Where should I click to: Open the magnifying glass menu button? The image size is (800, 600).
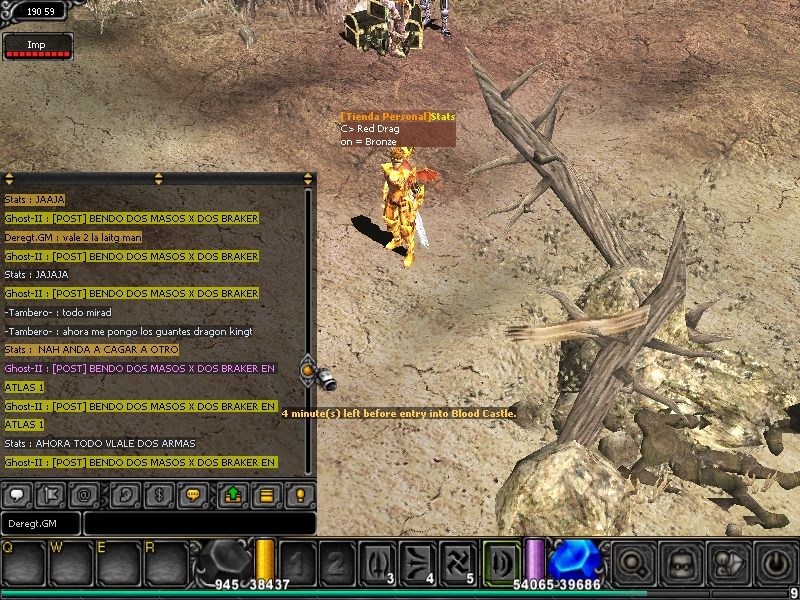tap(634, 563)
